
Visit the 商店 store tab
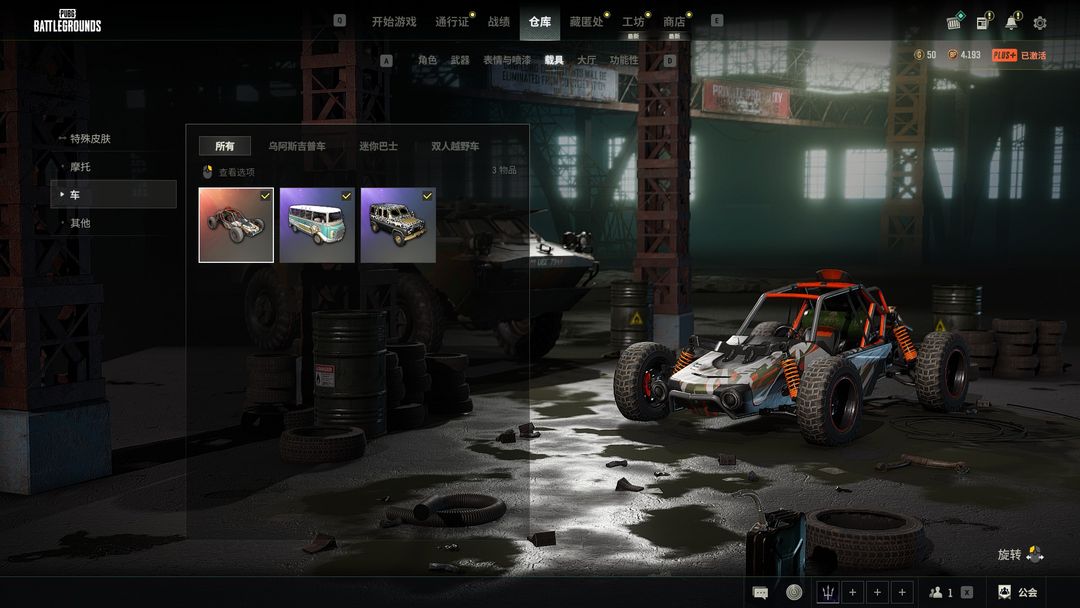click(675, 22)
